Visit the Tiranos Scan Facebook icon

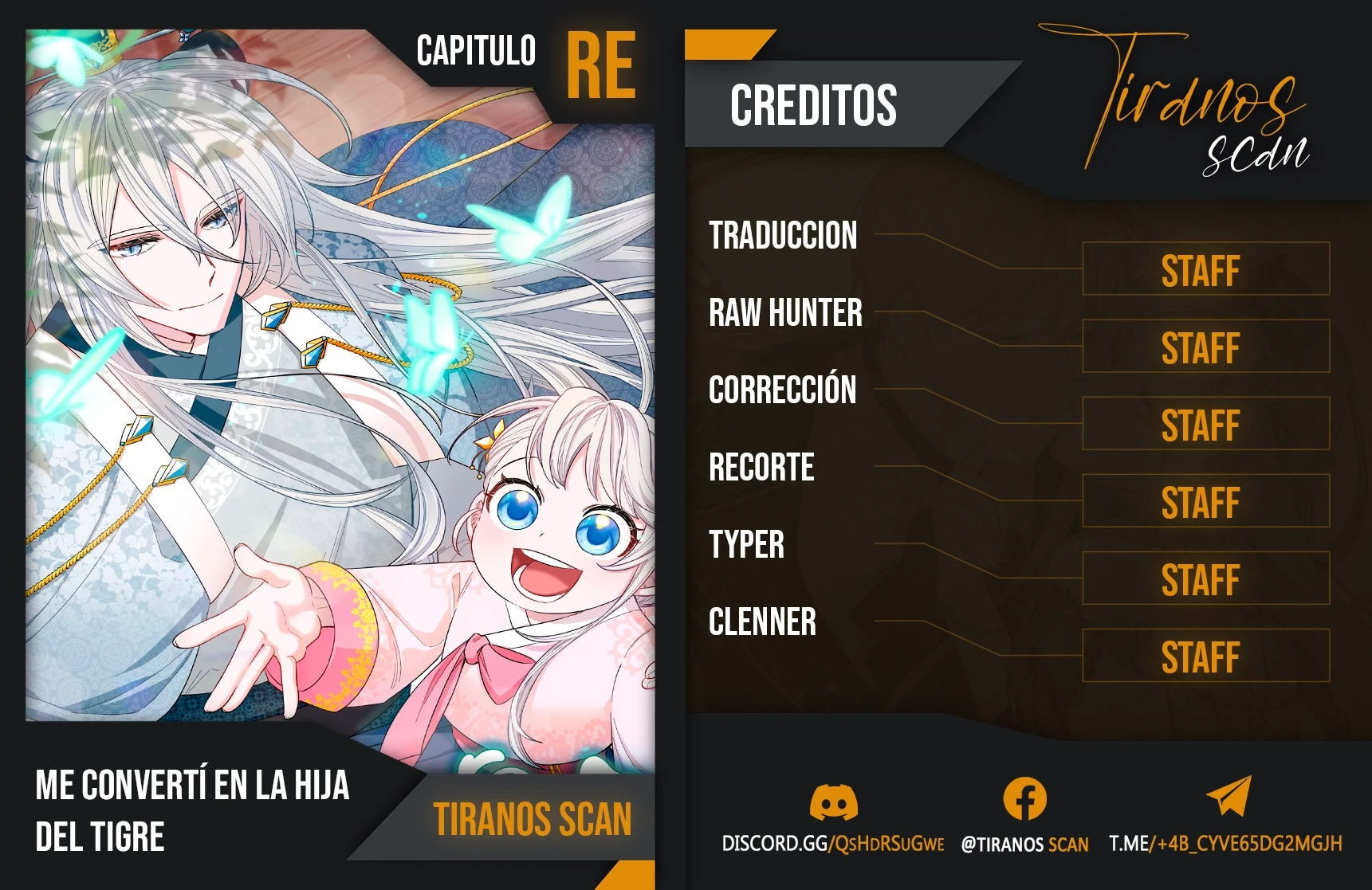tap(1024, 799)
